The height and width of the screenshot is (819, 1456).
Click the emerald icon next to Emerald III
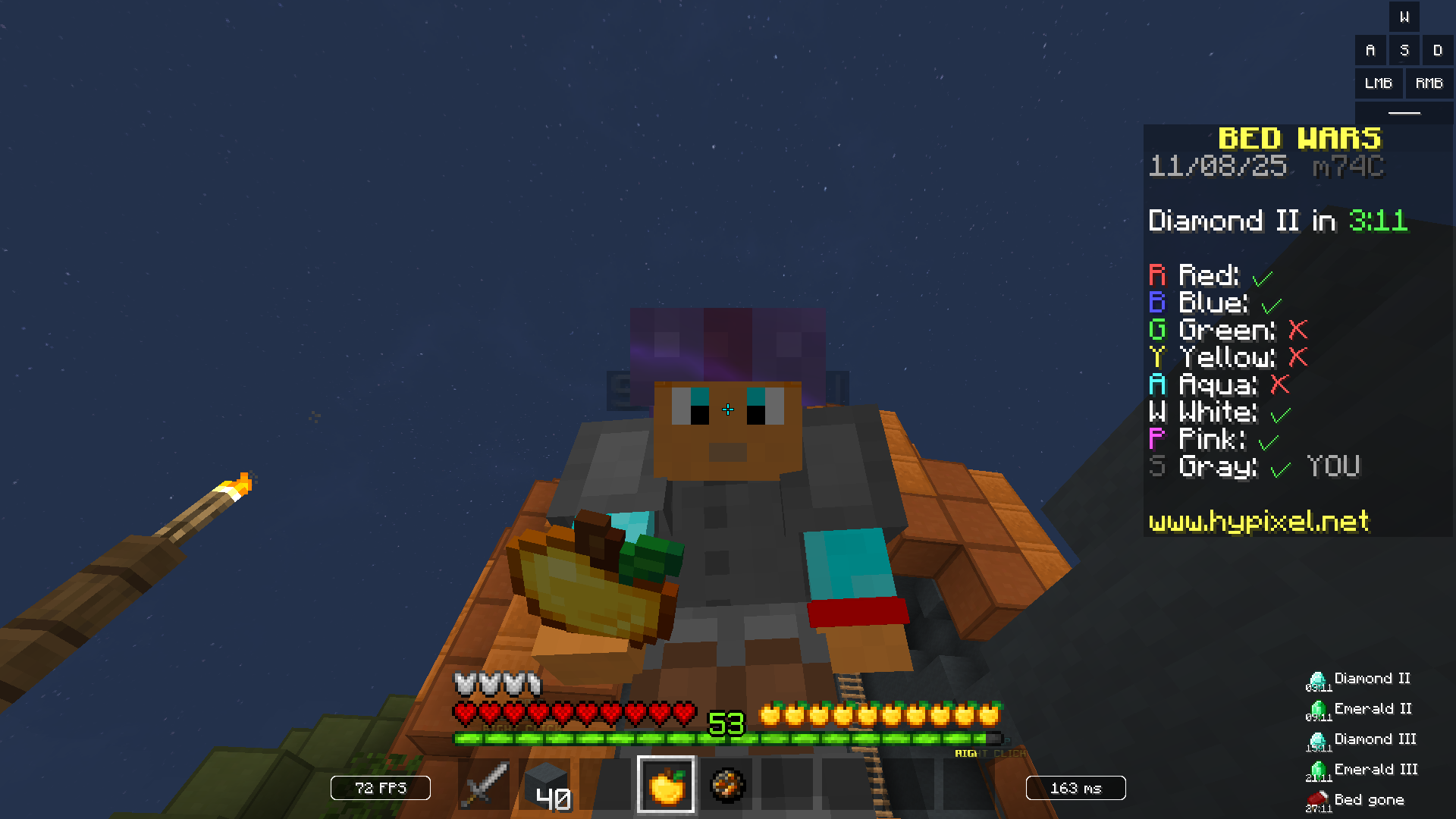[1317, 770]
